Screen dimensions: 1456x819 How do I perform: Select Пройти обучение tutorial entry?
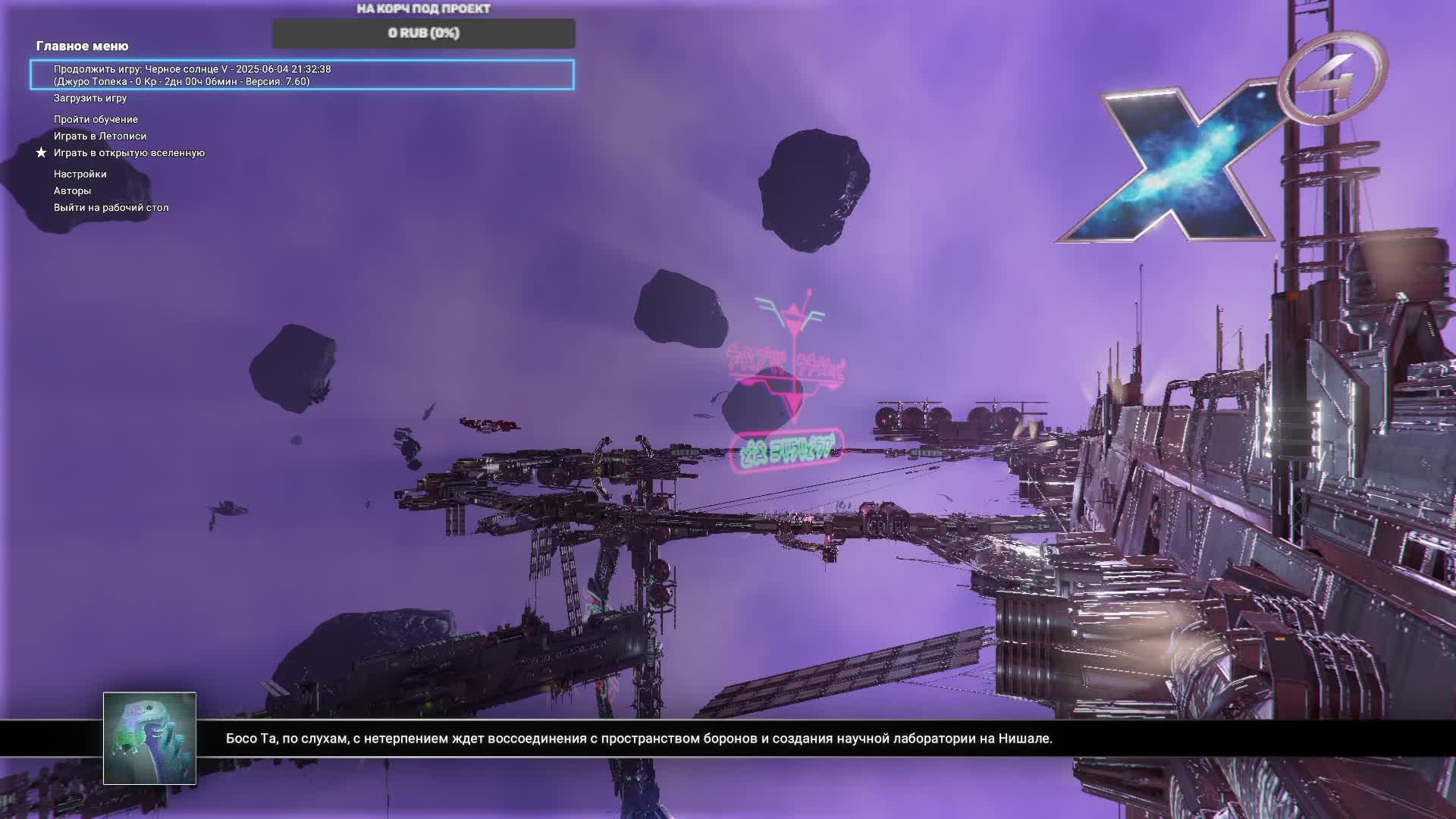pos(96,120)
